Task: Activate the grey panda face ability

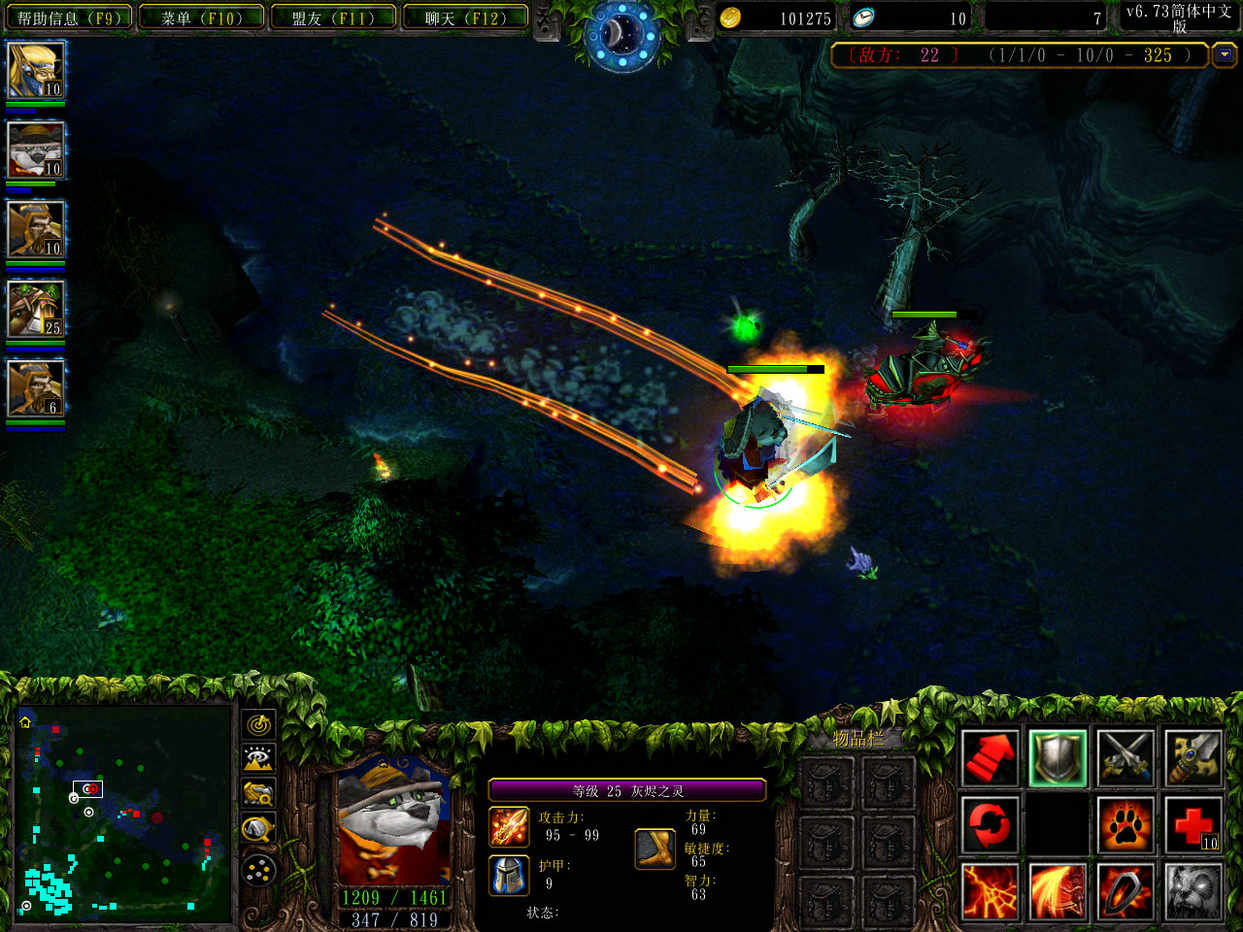Action: click(x=1193, y=891)
